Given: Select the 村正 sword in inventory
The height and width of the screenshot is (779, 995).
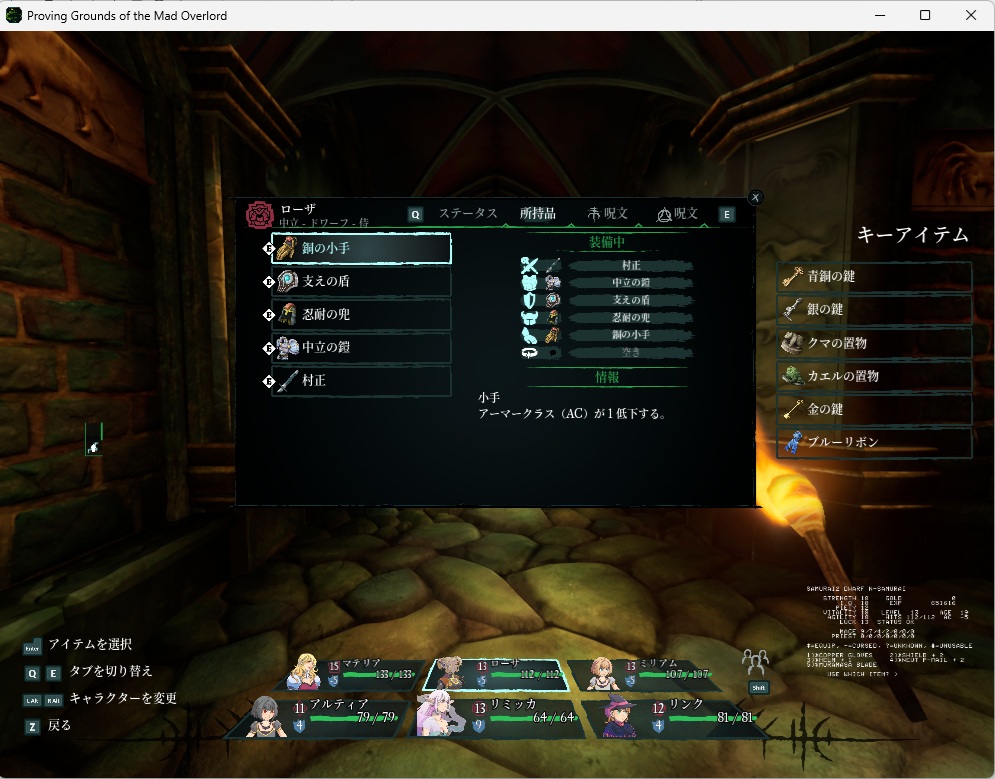Looking at the screenshot, I should click(x=361, y=381).
